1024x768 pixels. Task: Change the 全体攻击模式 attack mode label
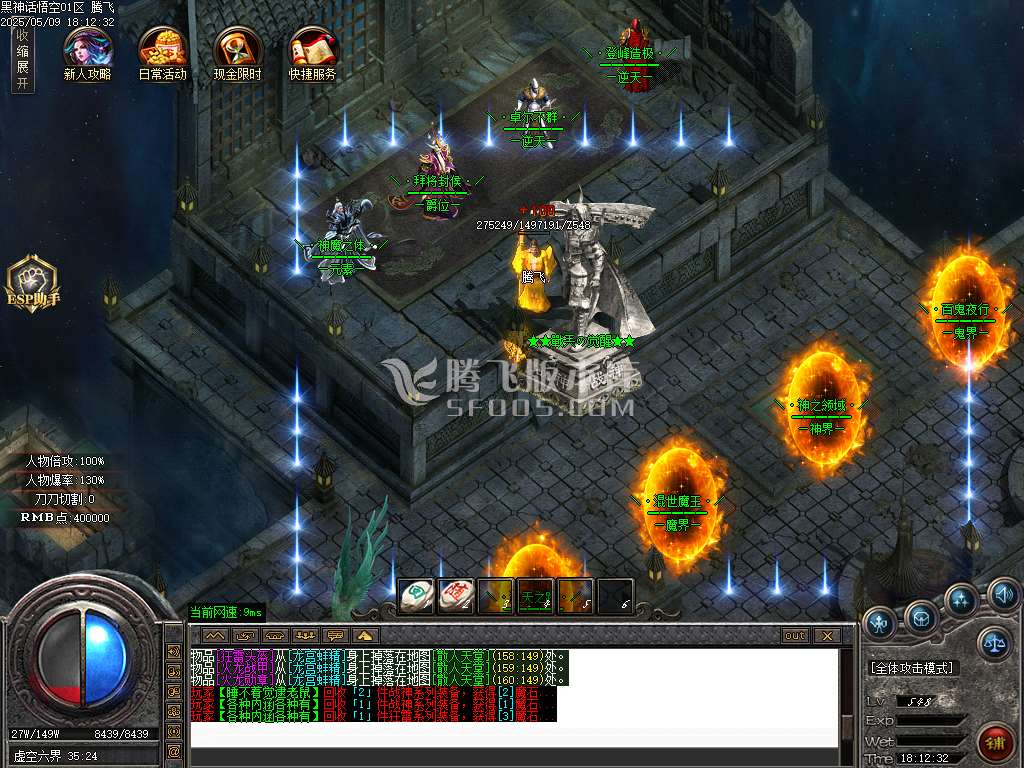click(x=912, y=667)
